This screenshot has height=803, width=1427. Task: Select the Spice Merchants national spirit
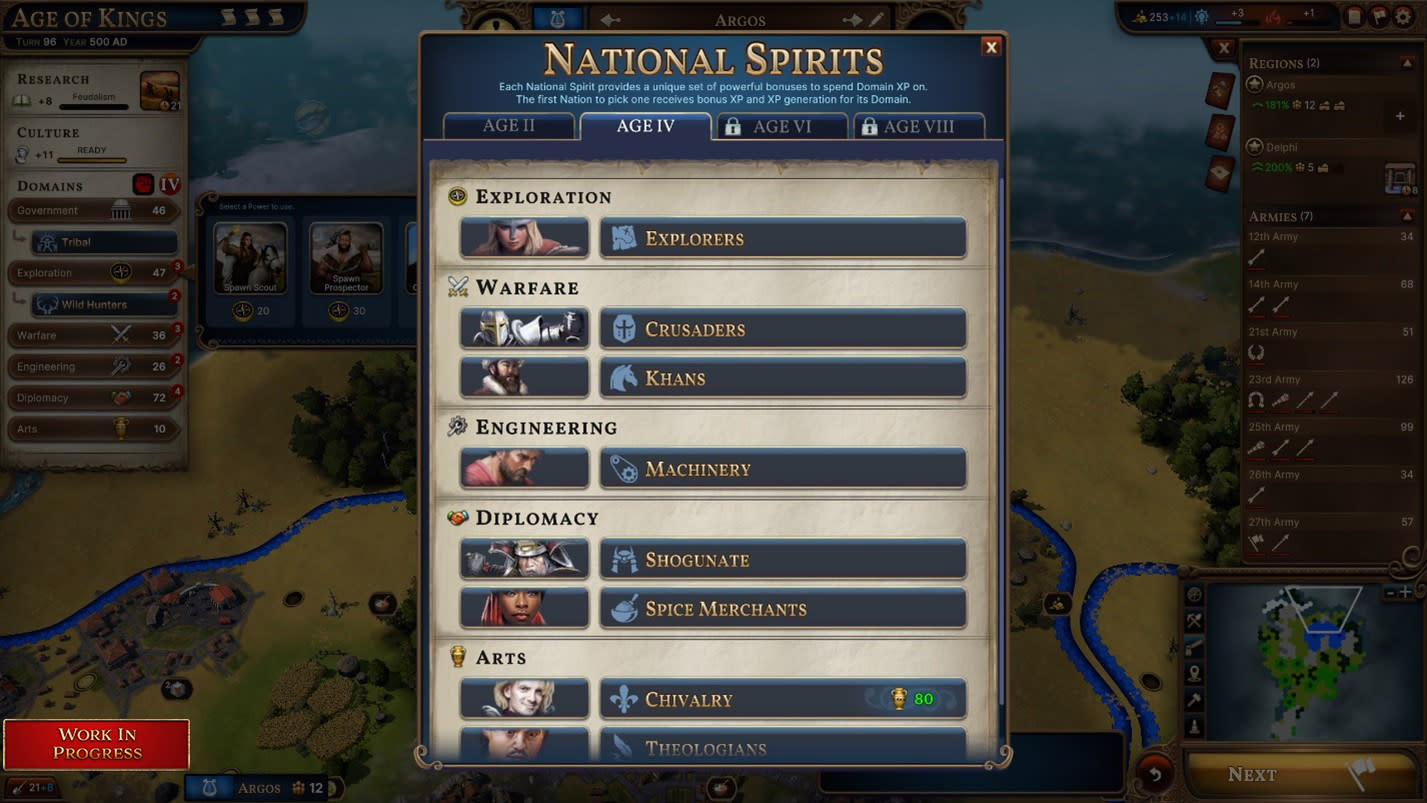point(782,609)
